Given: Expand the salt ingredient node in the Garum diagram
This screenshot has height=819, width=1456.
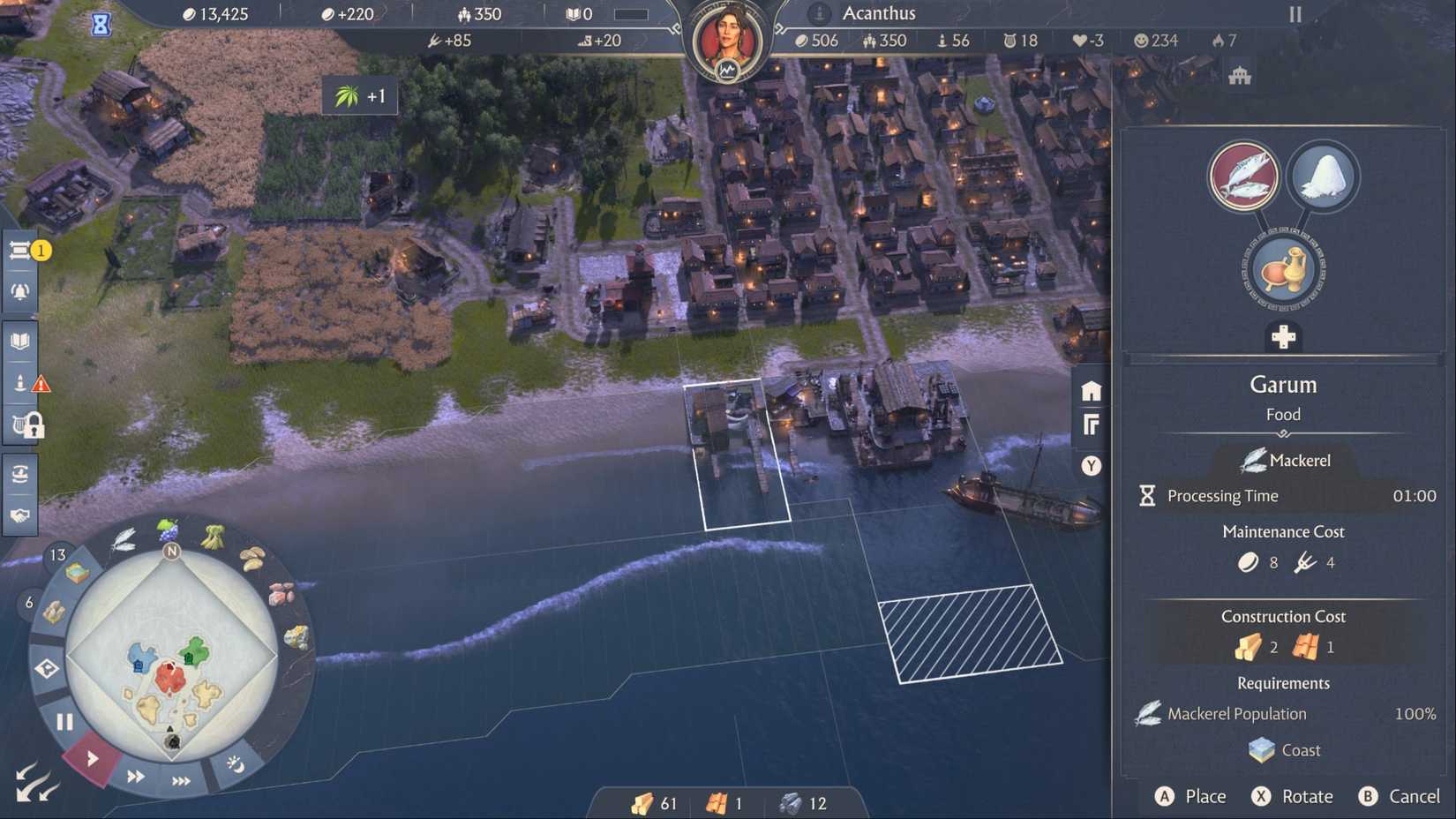Looking at the screenshot, I should pos(1323,177).
